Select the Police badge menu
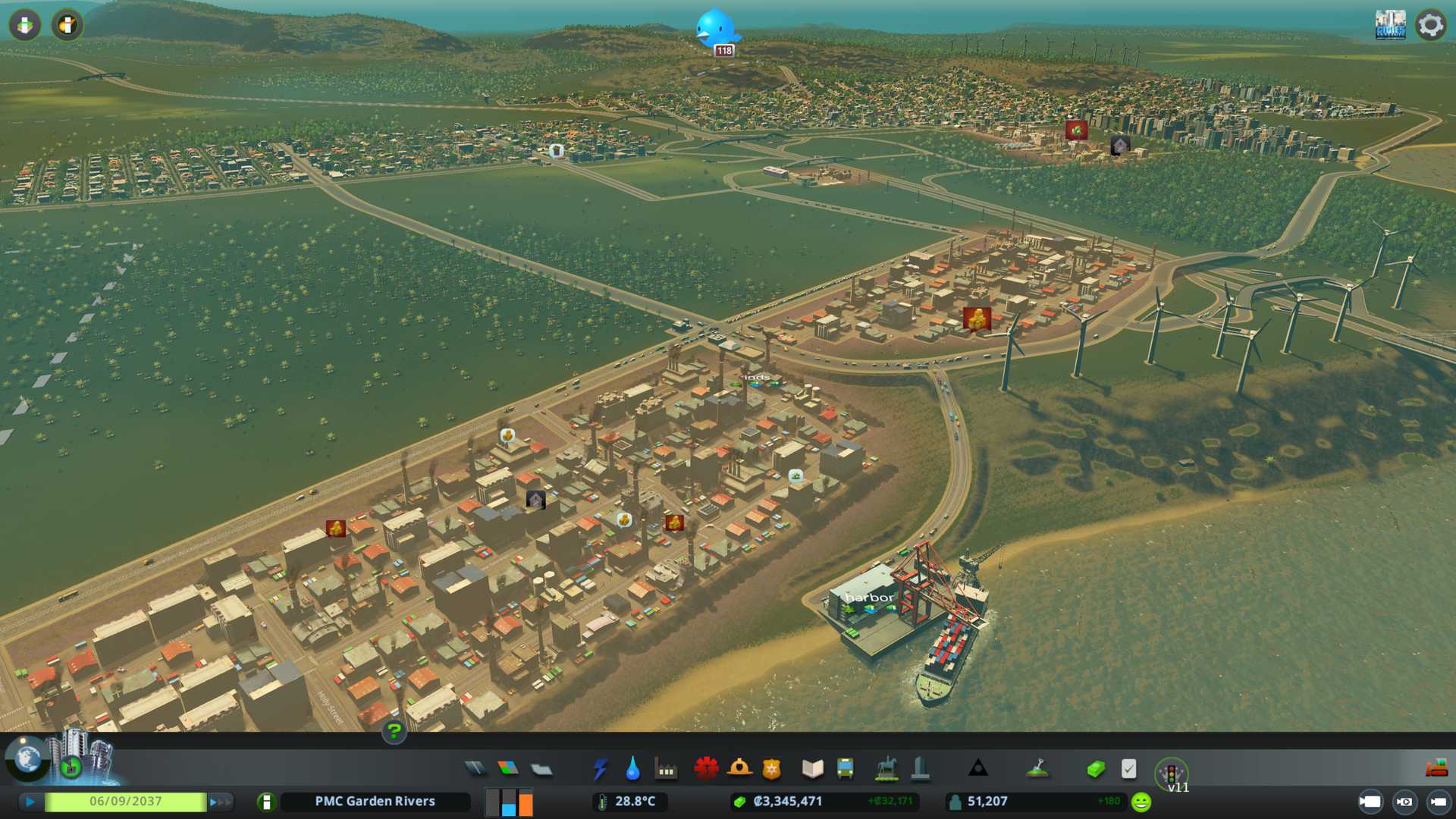 pos(771,769)
